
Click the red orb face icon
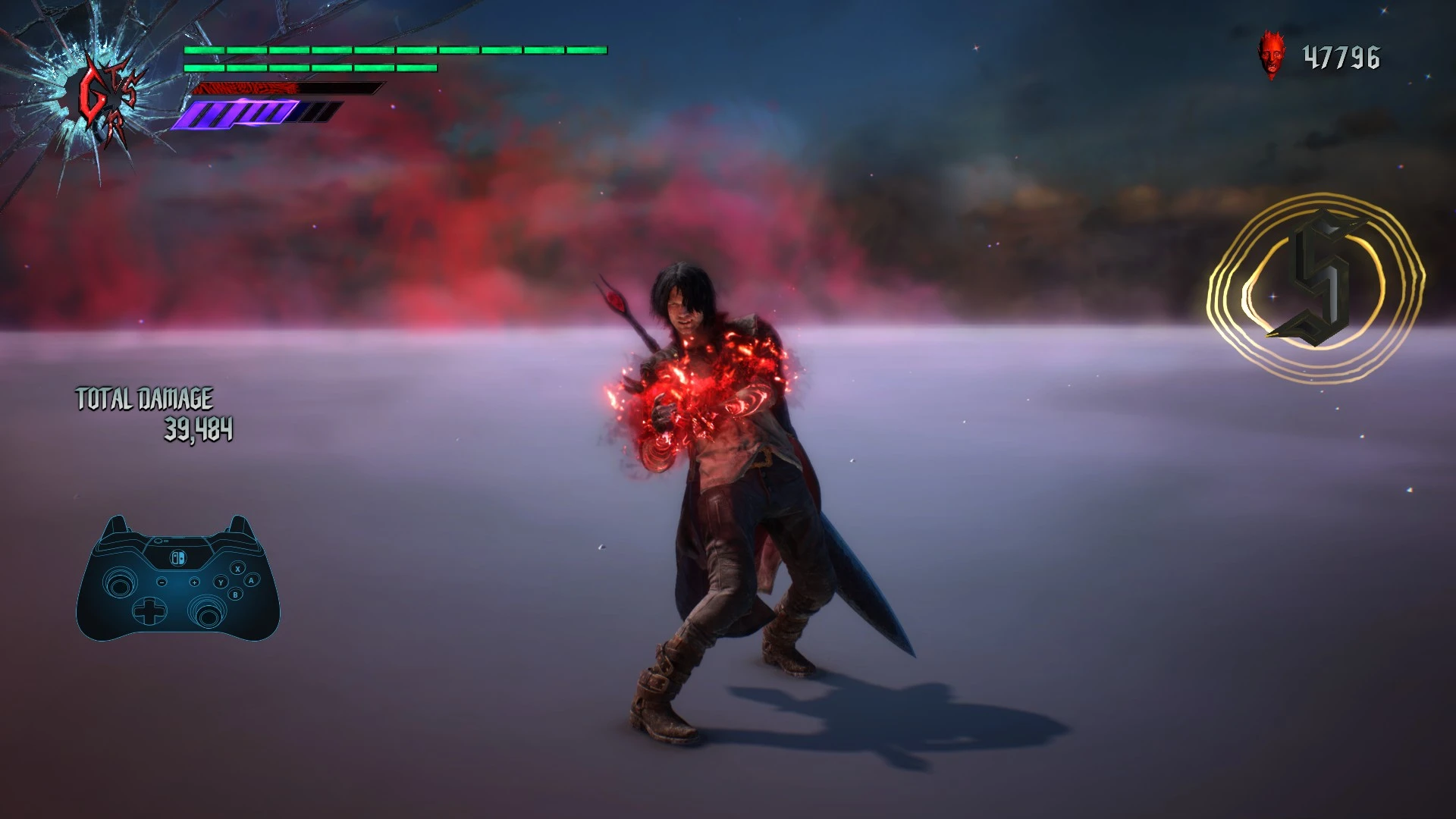1272,55
